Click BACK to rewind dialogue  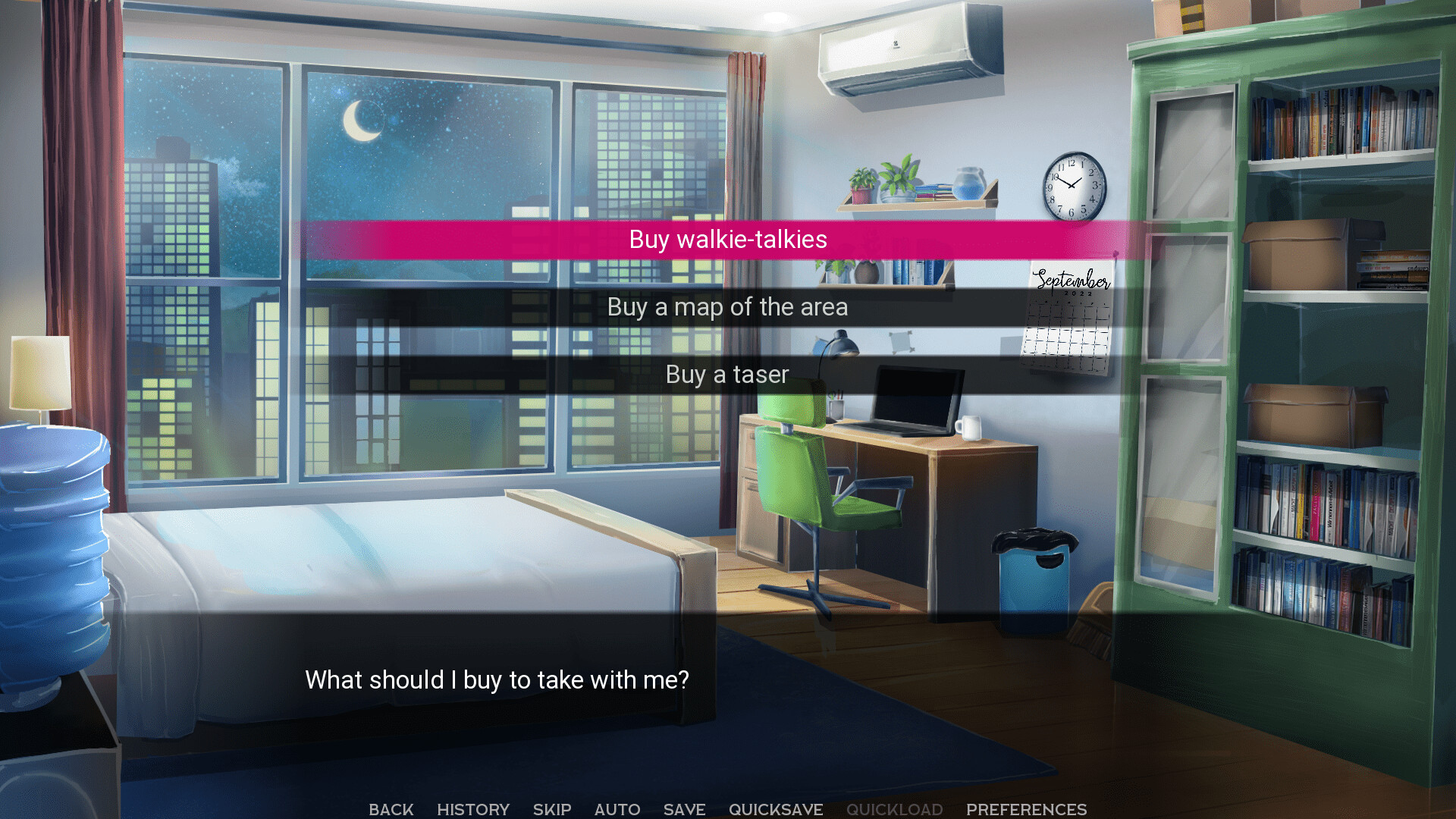point(391,809)
